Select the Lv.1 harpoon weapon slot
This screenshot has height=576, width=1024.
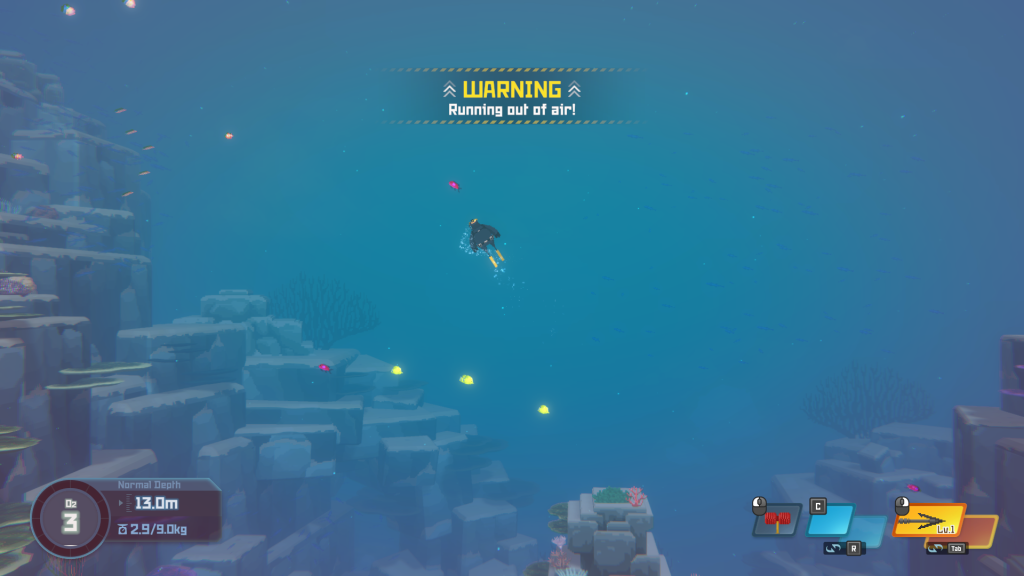point(928,519)
